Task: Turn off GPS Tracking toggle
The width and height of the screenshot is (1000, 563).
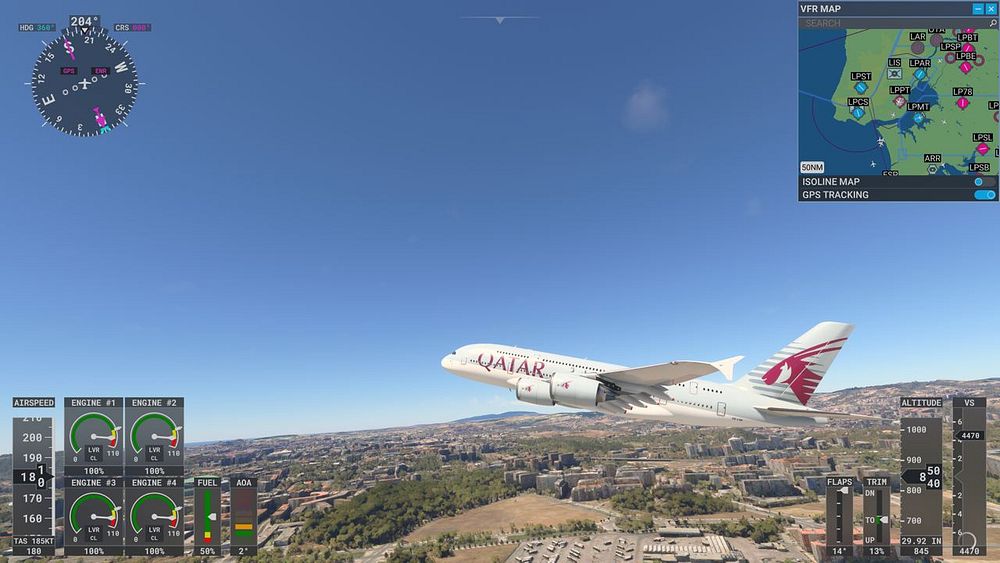Action: point(984,195)
